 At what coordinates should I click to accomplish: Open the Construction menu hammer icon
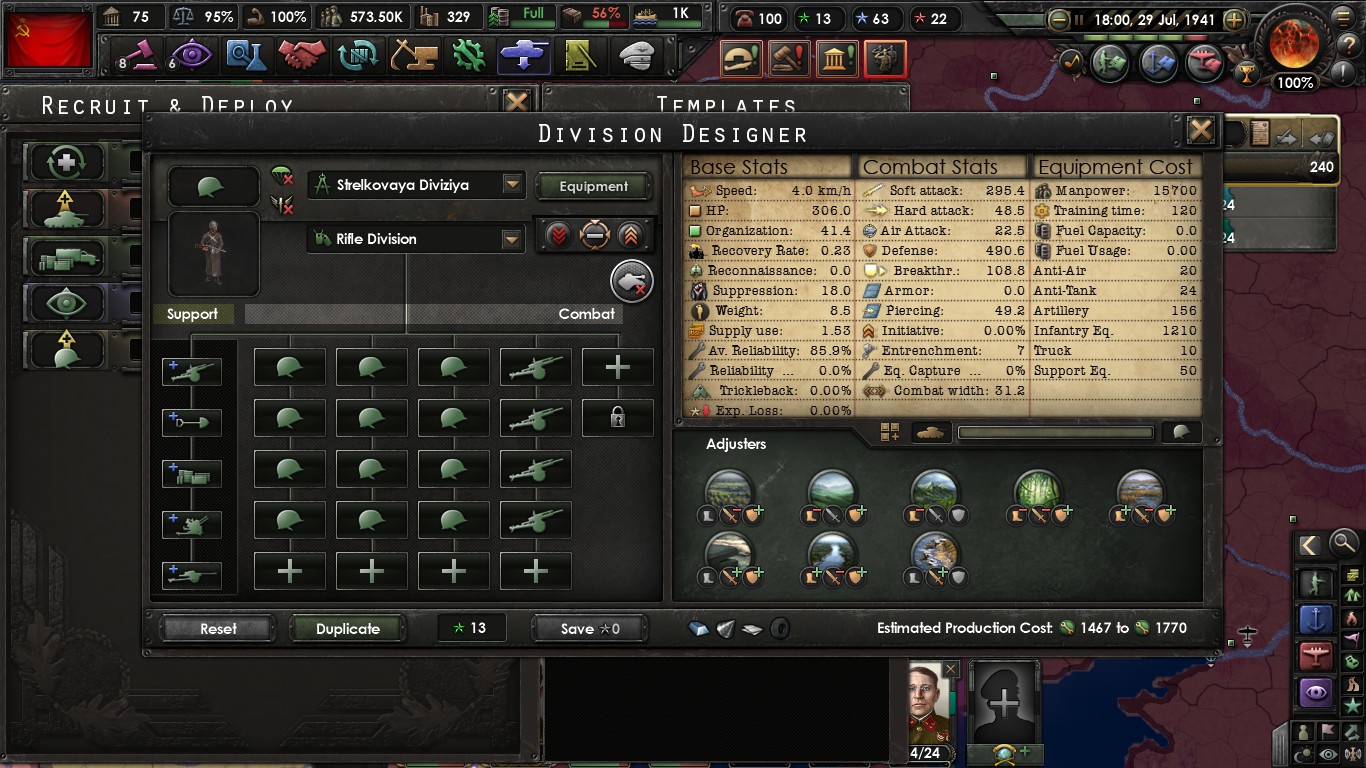click(412, 56)
